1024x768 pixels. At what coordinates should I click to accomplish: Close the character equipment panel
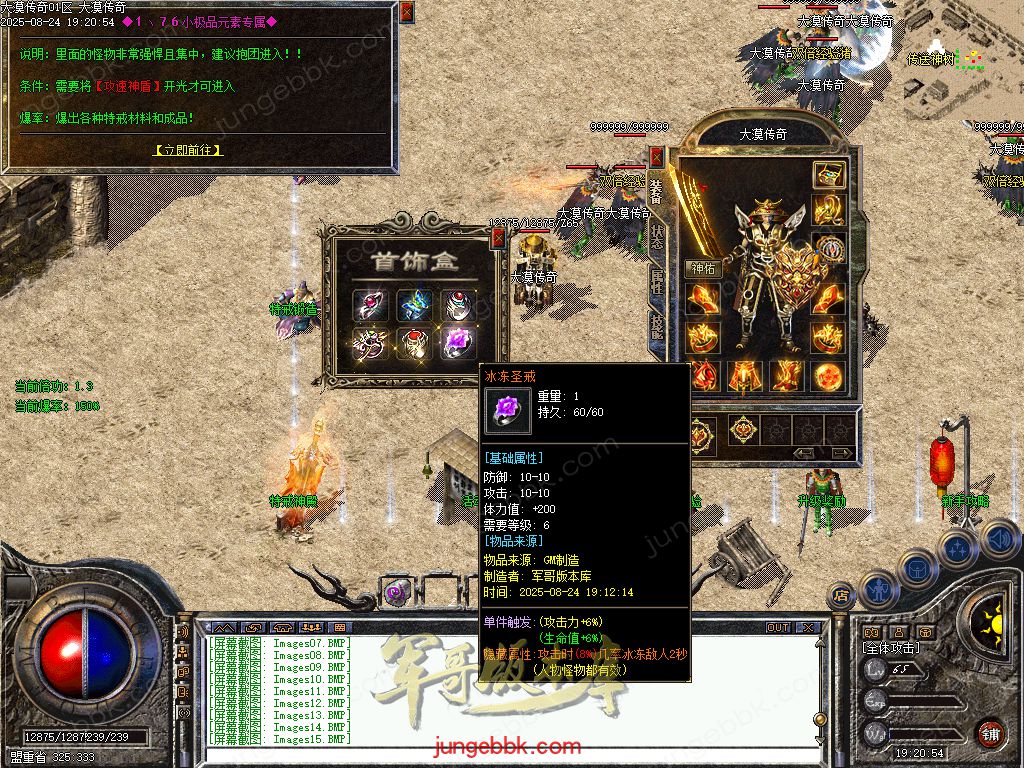tap(656, 156)
